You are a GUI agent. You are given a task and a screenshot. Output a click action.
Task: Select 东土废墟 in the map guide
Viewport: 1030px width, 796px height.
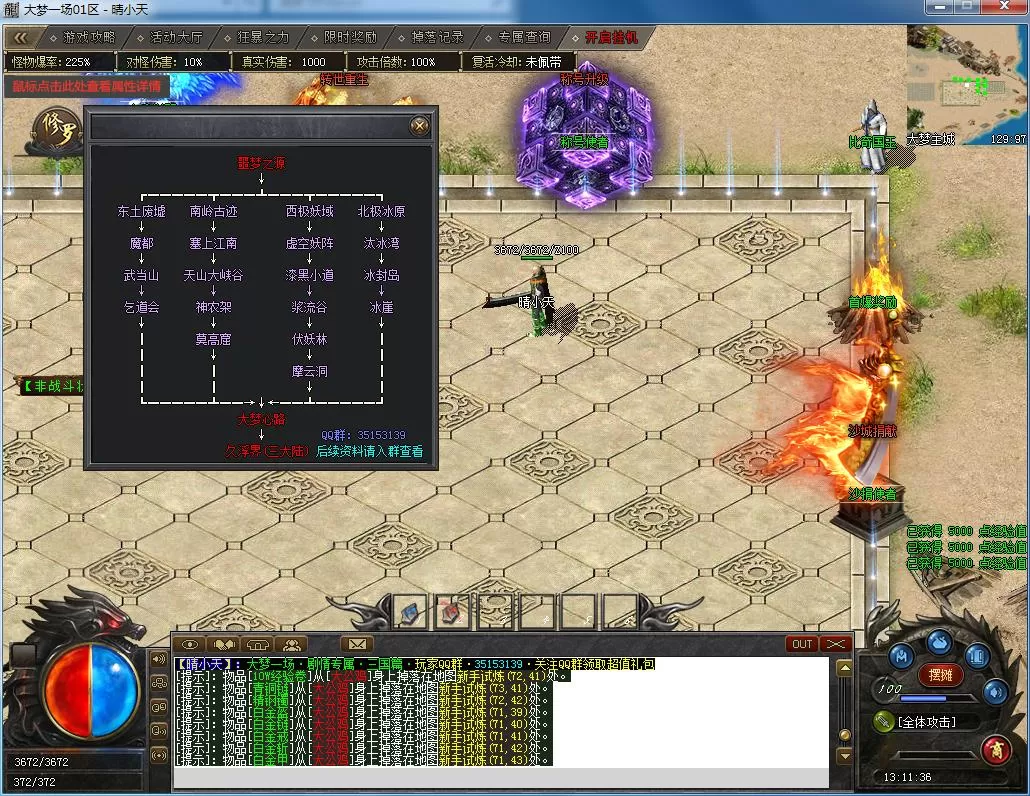141,212
